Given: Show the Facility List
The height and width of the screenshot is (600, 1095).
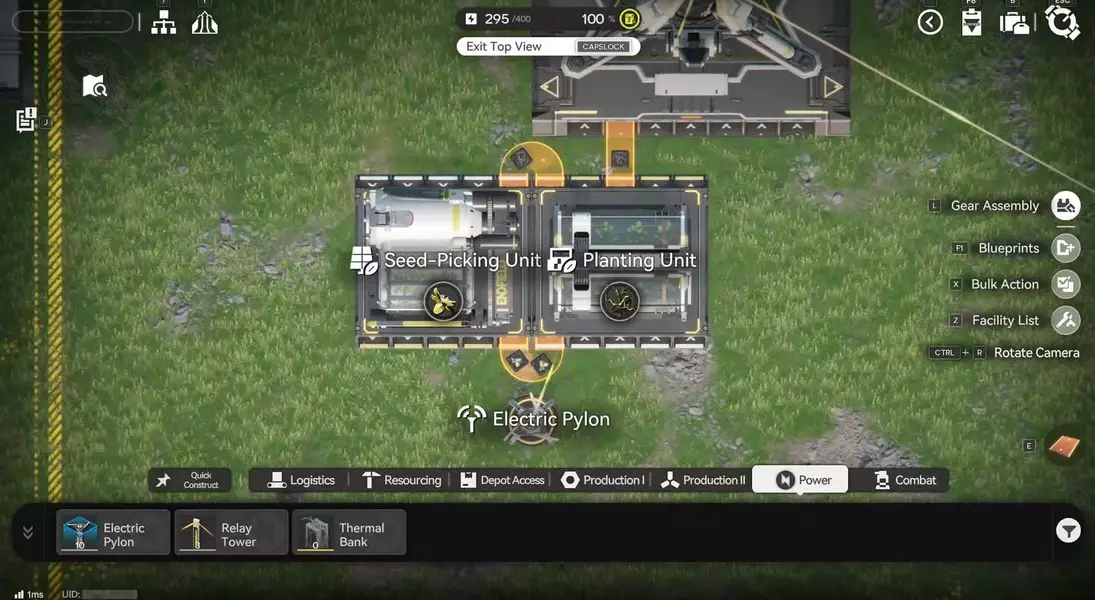Looking at the screenshot, I should (x=1066, y=320).
